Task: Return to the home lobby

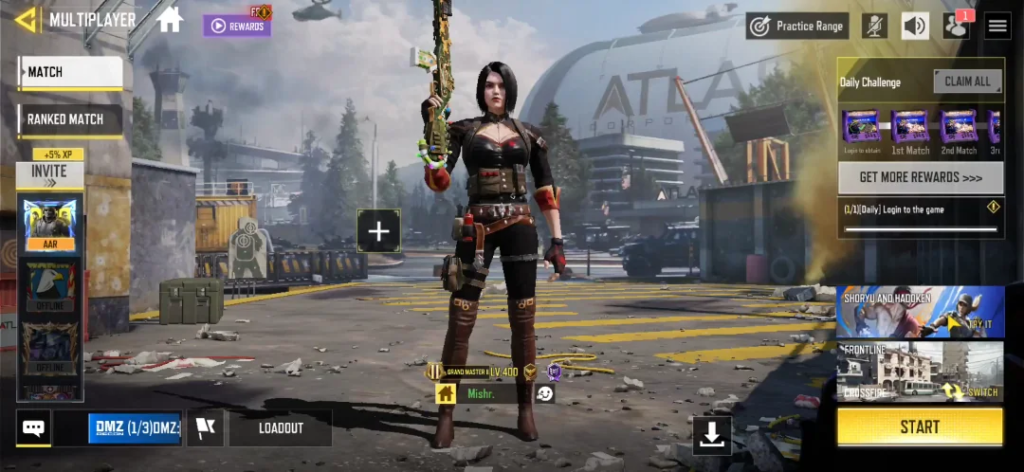Action: point(170,19)
